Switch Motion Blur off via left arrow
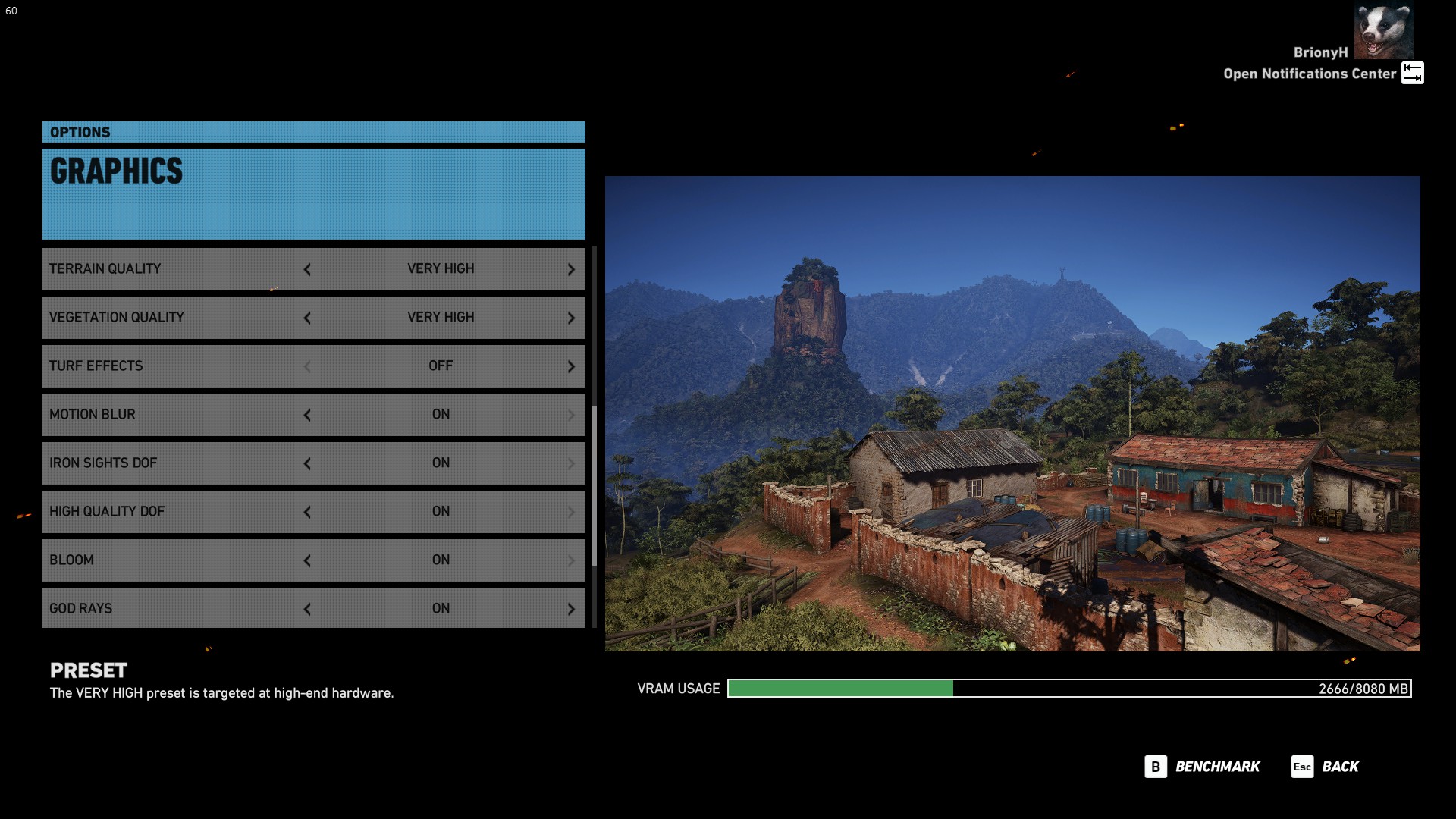 pos(307,415)
